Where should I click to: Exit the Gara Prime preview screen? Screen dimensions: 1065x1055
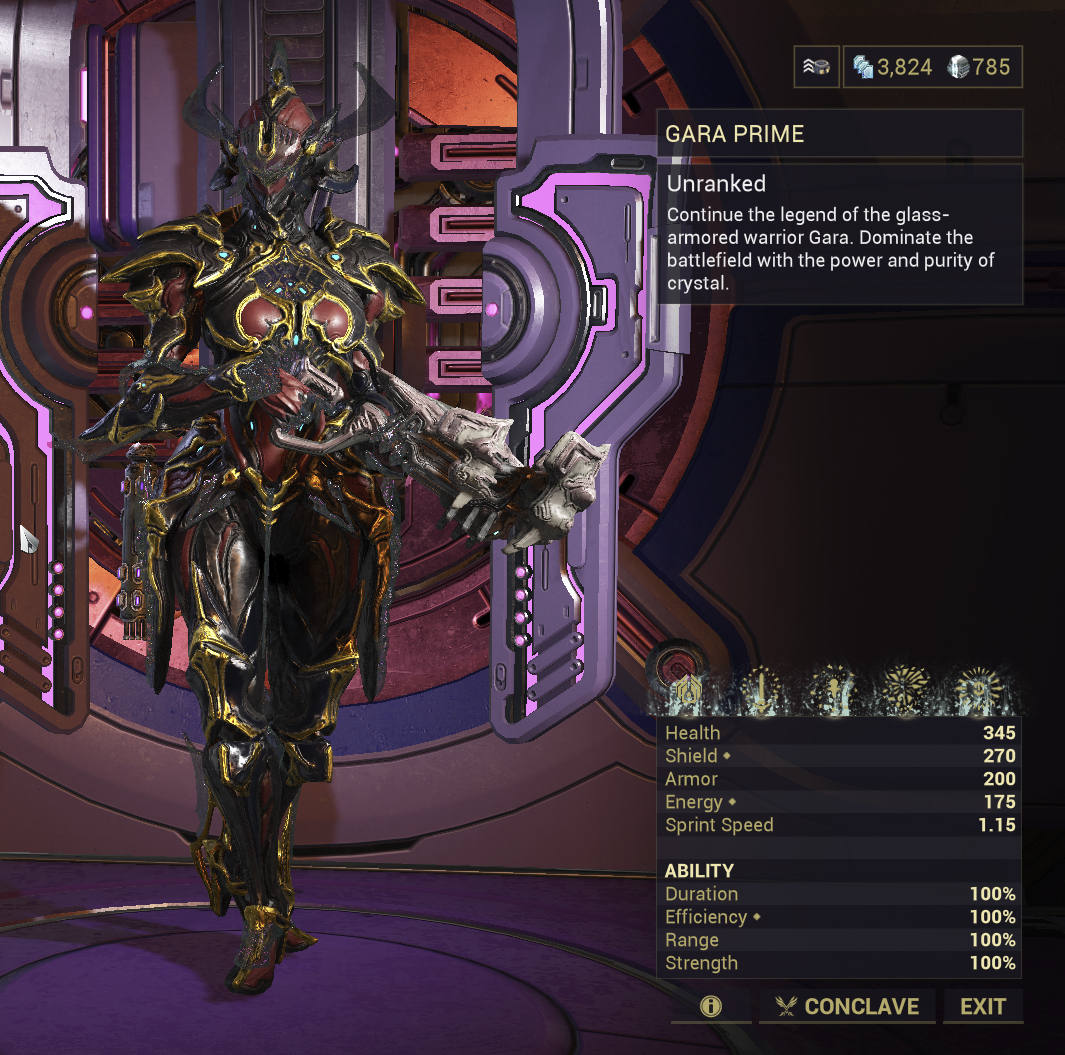(x=982, y=1006)
